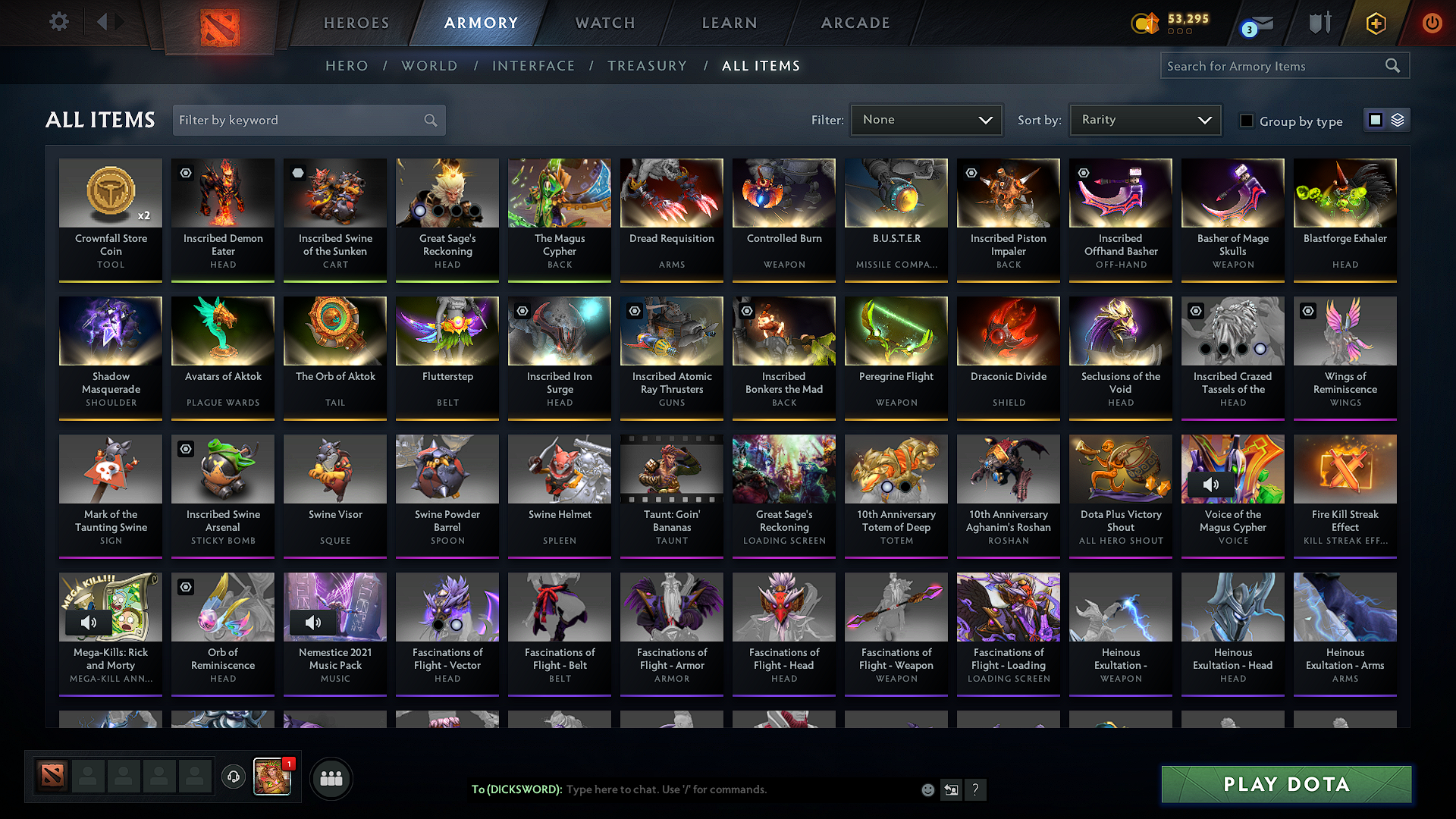Enable the Group by type checkbox
Image resolution: width=1456 pixels, height=819 pixels.
point(1246,121)
